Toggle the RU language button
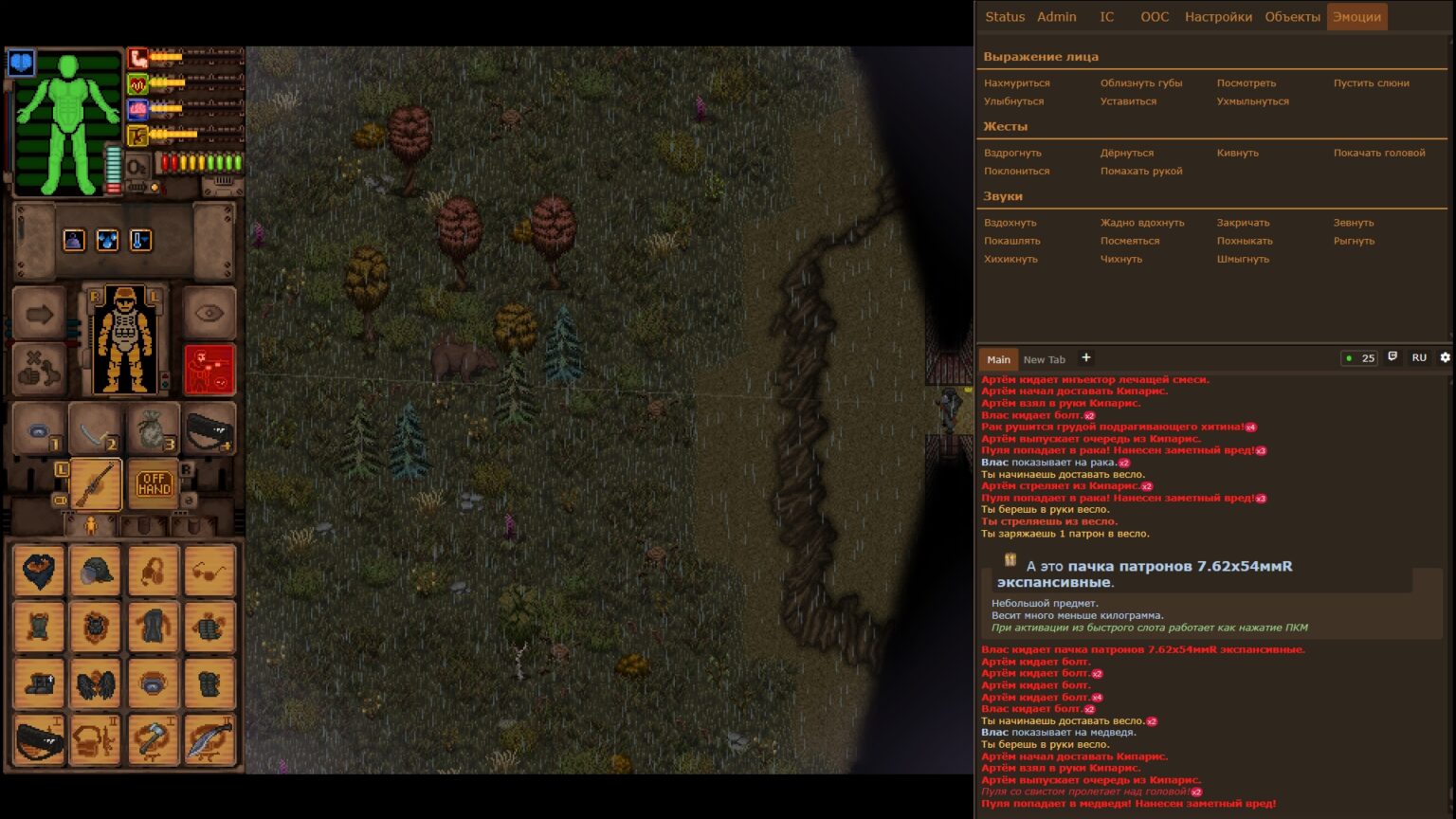Screen dimensions: 1456x819 tap(1419, 358)
